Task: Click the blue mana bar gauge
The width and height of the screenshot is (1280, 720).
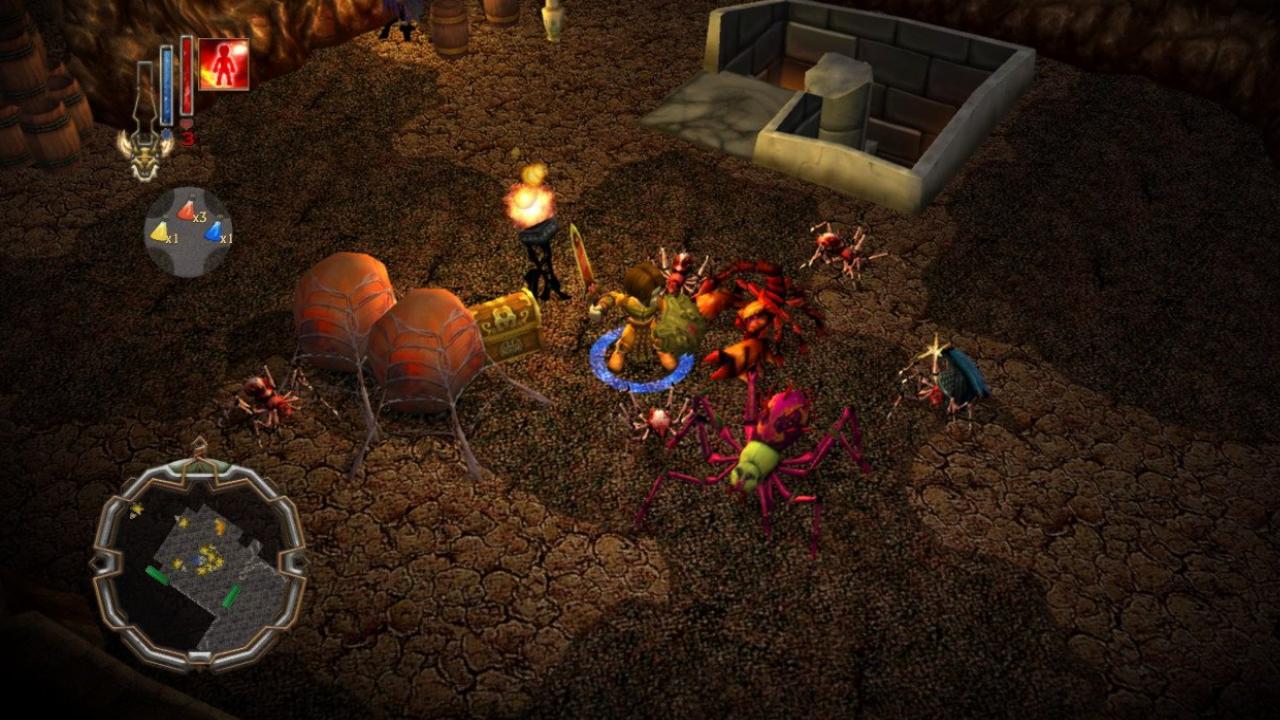Action: tap(167, 85)
